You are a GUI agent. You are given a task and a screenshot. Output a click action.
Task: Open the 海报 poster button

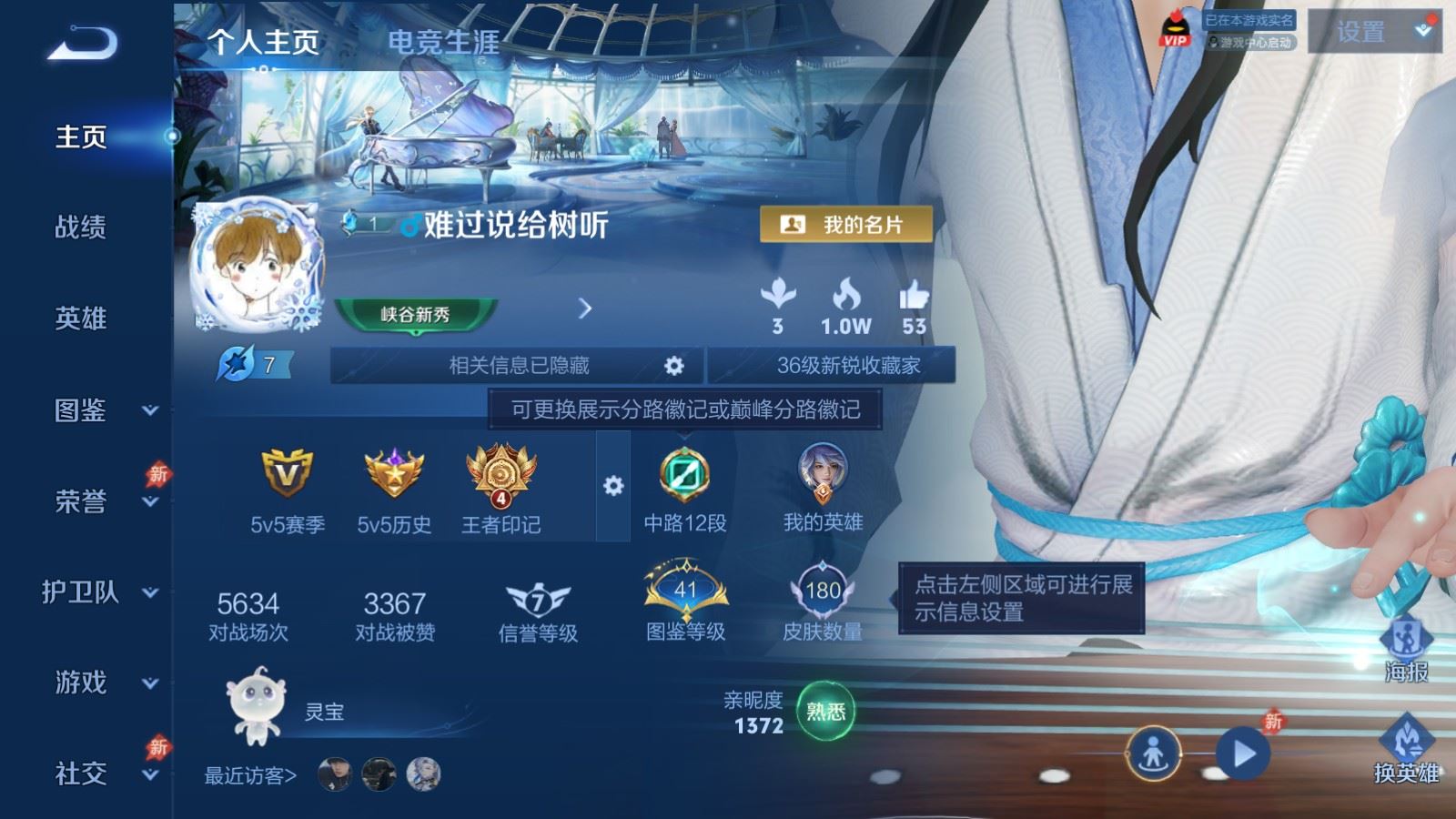point(1406,650)
